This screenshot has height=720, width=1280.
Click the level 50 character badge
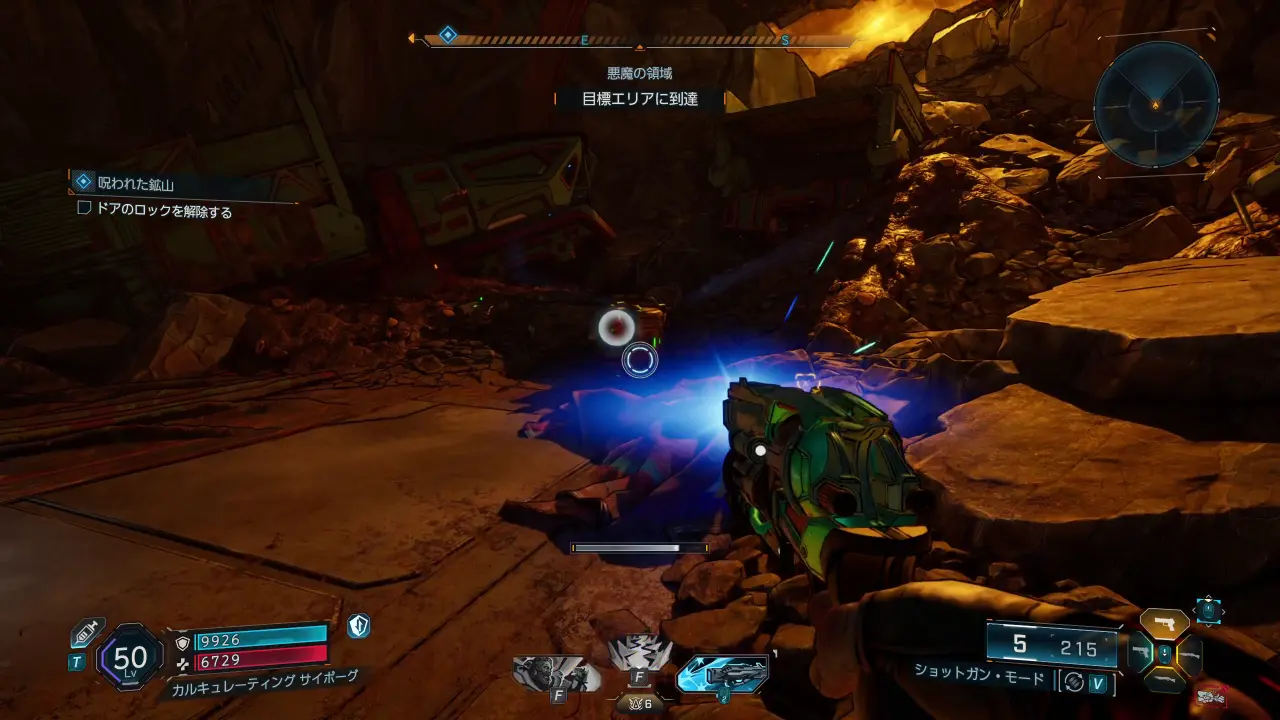pos(131,657)
